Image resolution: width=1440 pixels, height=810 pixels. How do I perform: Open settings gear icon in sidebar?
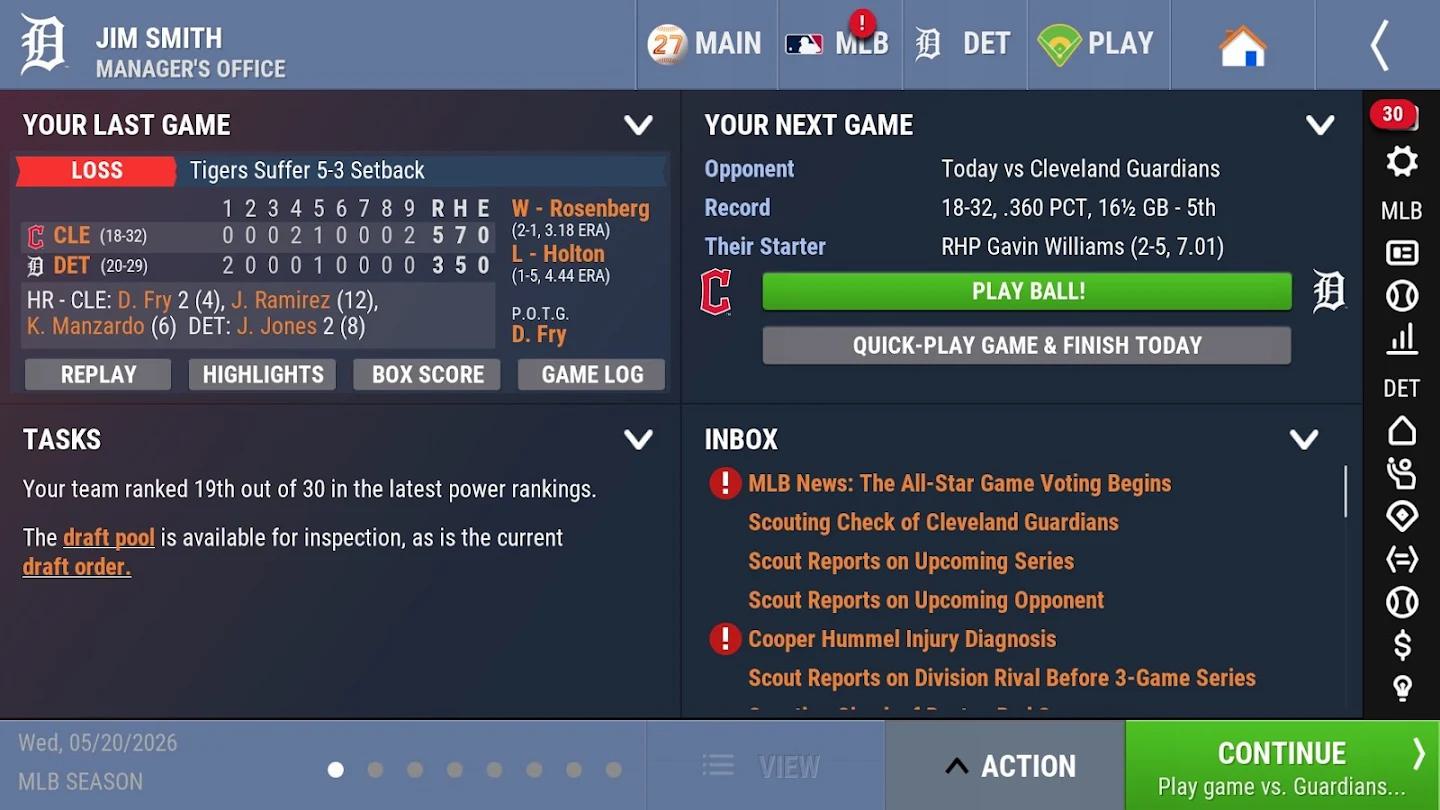coord(1402,162)
